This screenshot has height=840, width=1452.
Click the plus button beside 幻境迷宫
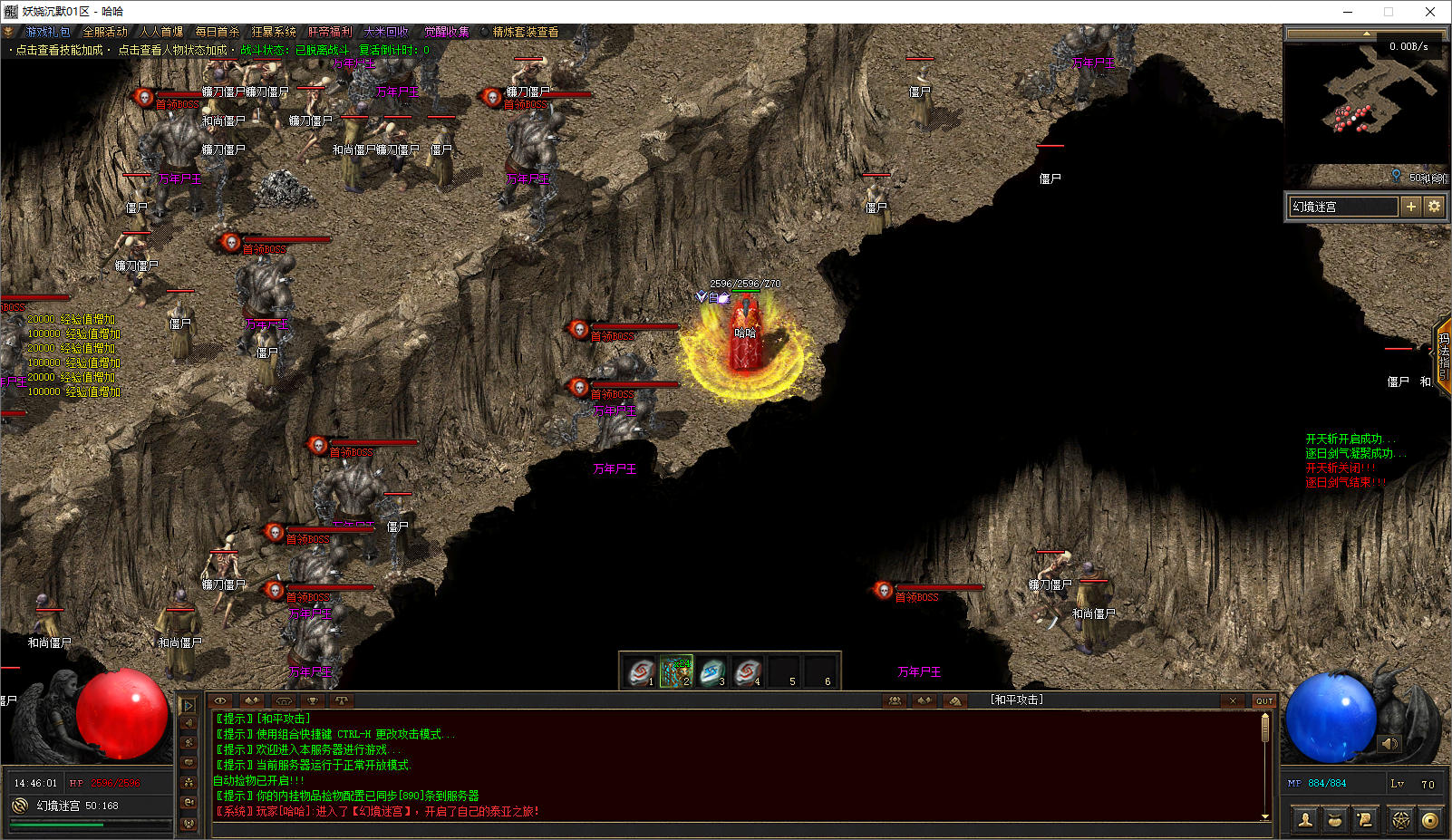(x=1410, y=207)
